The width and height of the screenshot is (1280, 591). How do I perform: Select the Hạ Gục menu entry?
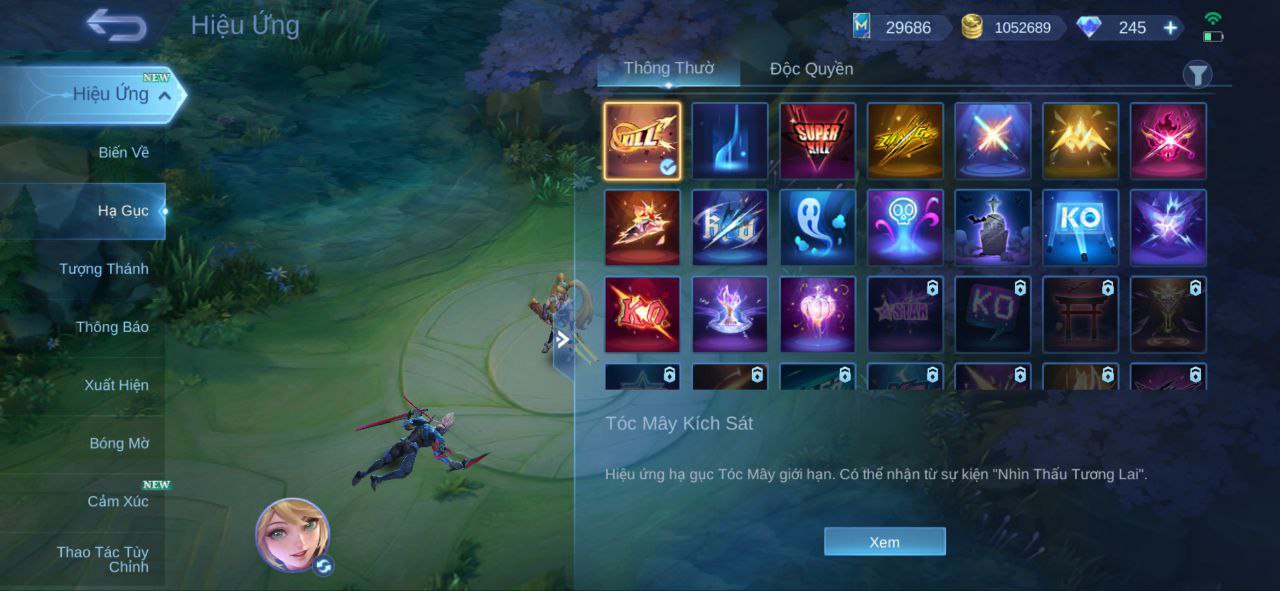coord(123,210)
